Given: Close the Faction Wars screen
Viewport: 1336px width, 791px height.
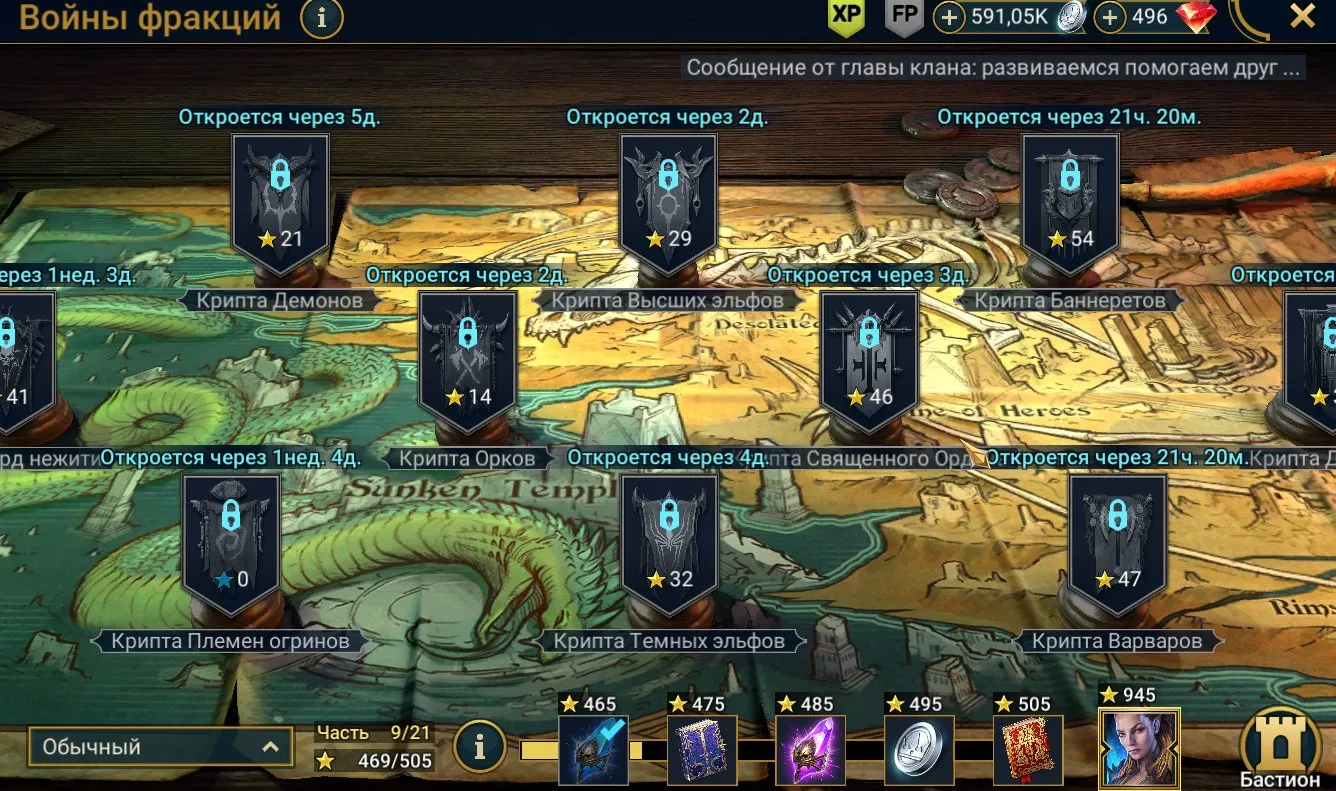Looking at the screenshot, I should [x=1301, y=15].
